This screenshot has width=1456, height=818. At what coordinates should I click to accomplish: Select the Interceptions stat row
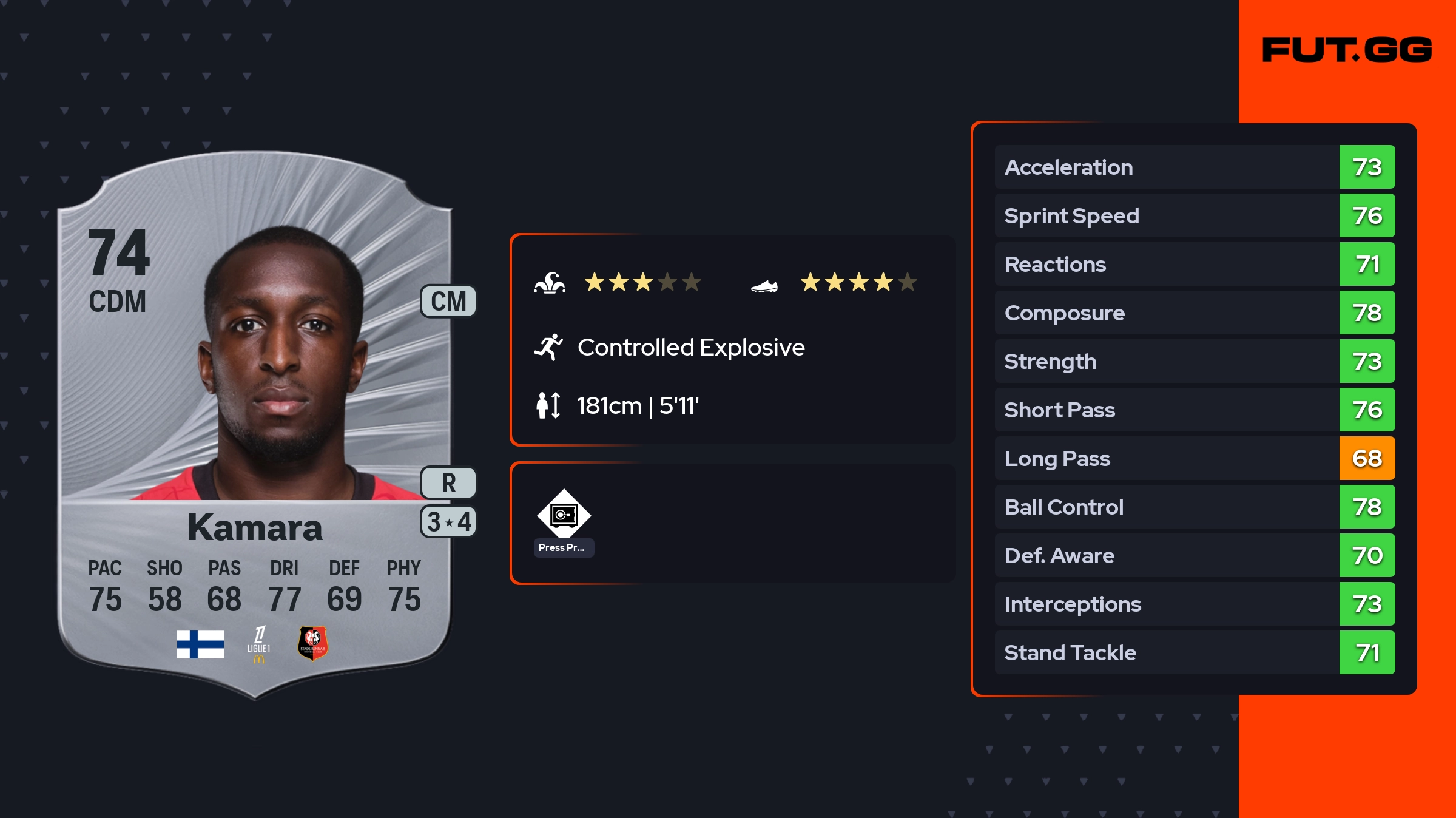pos(1194,604)
